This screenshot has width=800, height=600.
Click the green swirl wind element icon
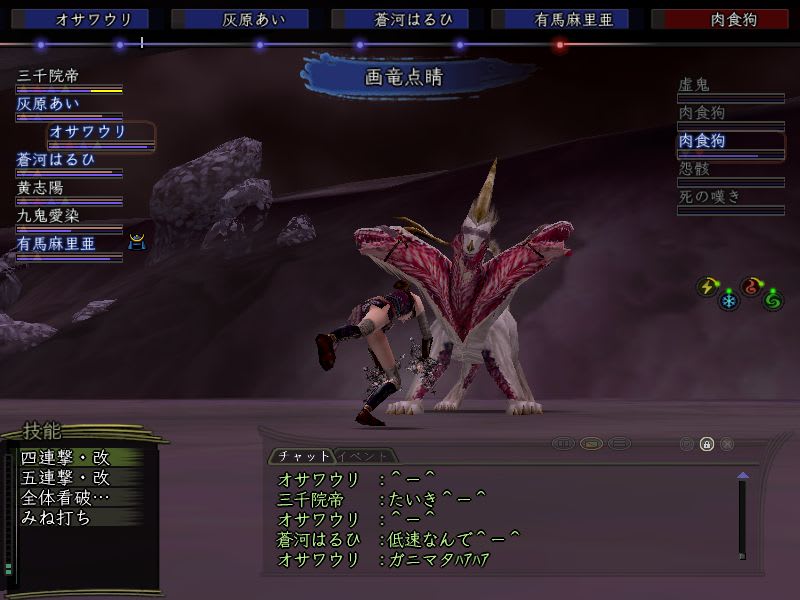click(771, 299)
